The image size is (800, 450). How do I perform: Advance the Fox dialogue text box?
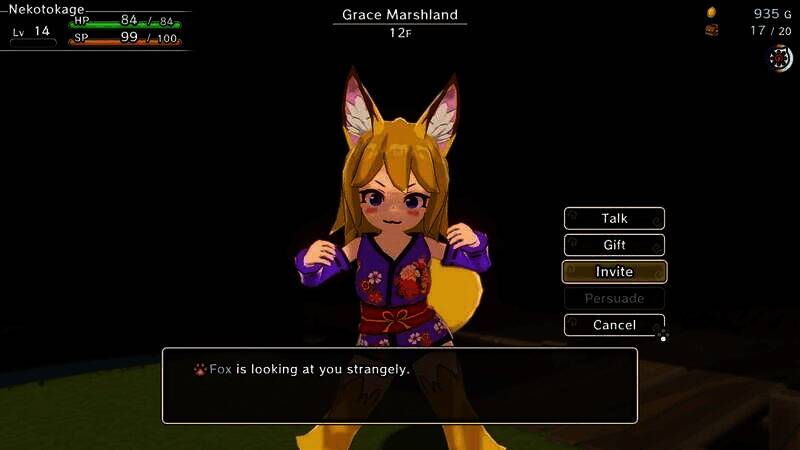click(x=400, y=385)
